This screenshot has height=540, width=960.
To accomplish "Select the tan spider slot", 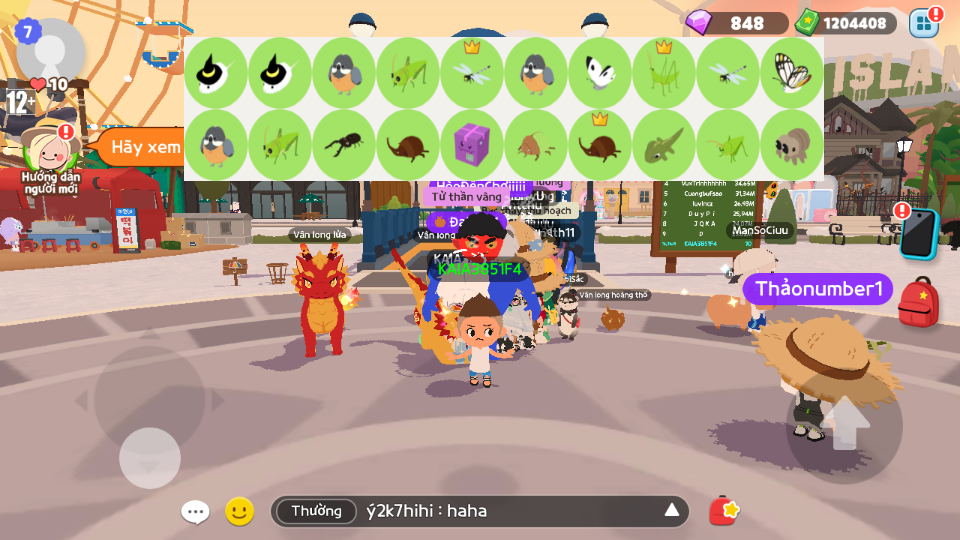I will coord(792,145).
